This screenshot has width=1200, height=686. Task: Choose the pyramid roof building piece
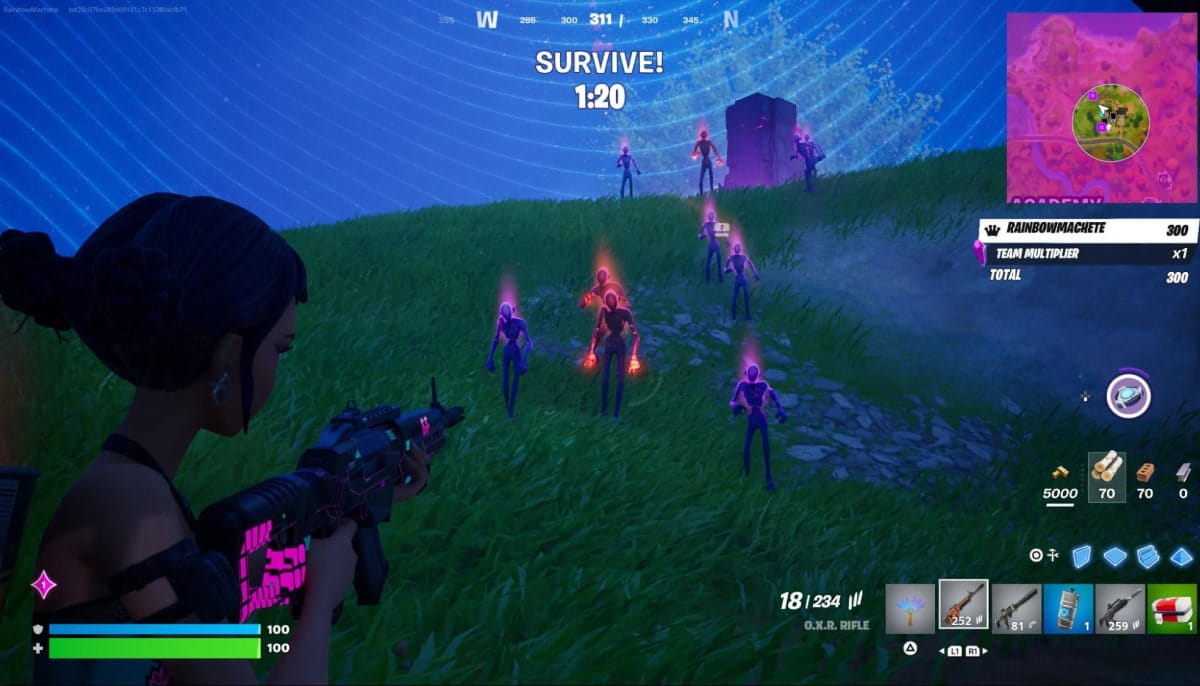click(1182, 556)
